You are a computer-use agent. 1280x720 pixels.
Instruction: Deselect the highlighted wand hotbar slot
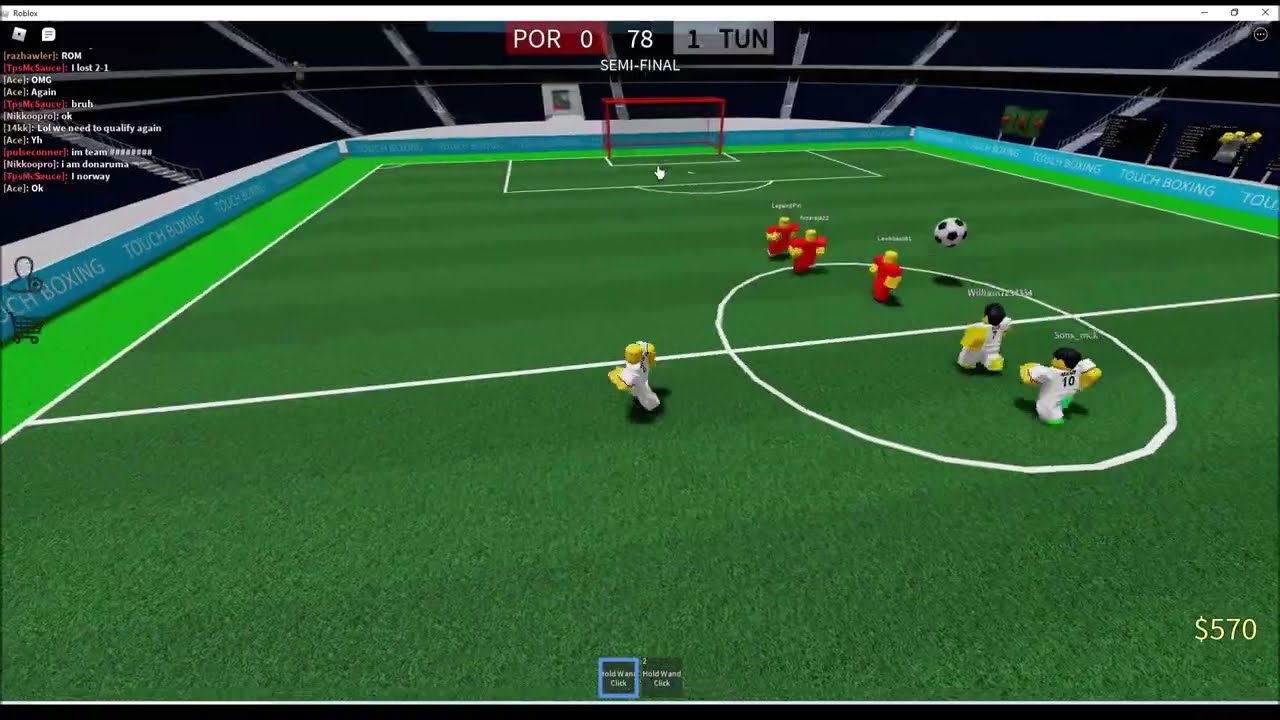click(617, 678)
